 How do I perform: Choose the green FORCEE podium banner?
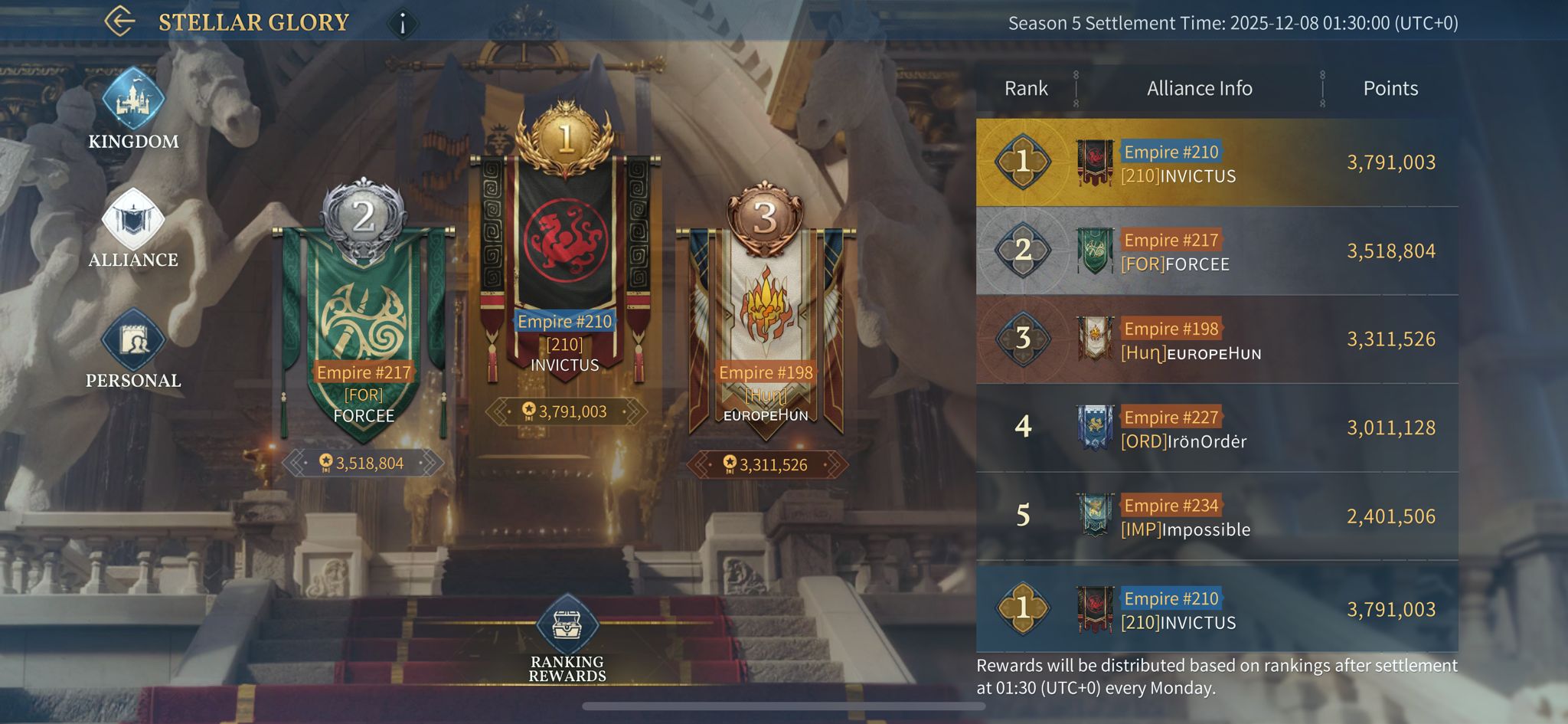pos(364,329)
